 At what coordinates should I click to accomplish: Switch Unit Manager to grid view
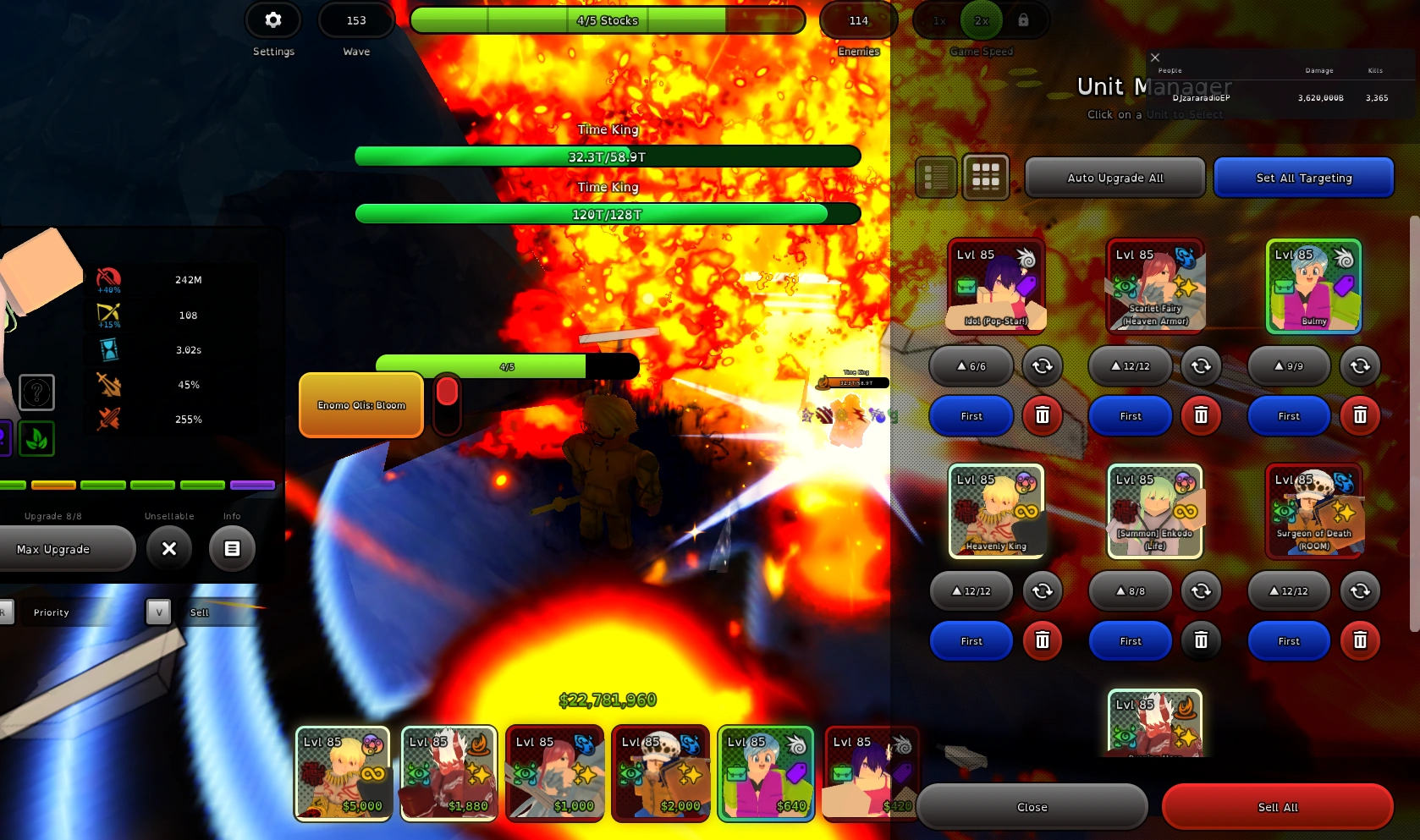[986, 177]
